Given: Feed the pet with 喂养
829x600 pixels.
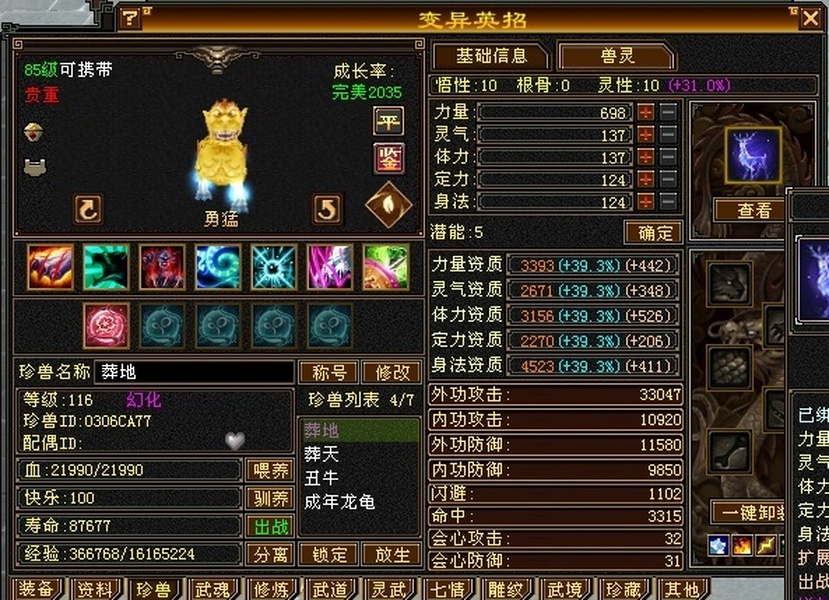Looking at the screenshot, I should pyautogui.click(x=269, y=470).
